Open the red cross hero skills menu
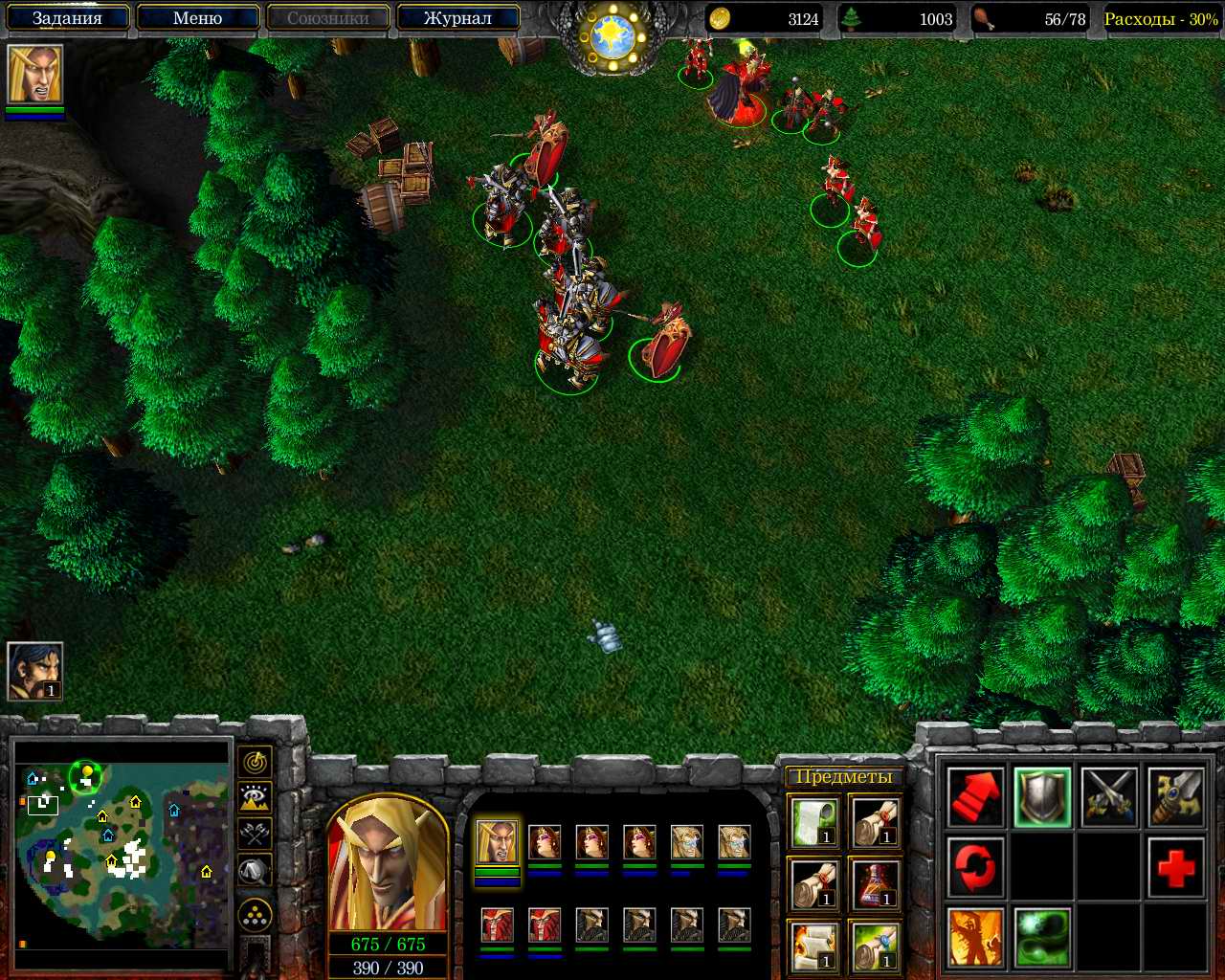Viewport: 1225px width, 980px height. (x=1175, y=868)
